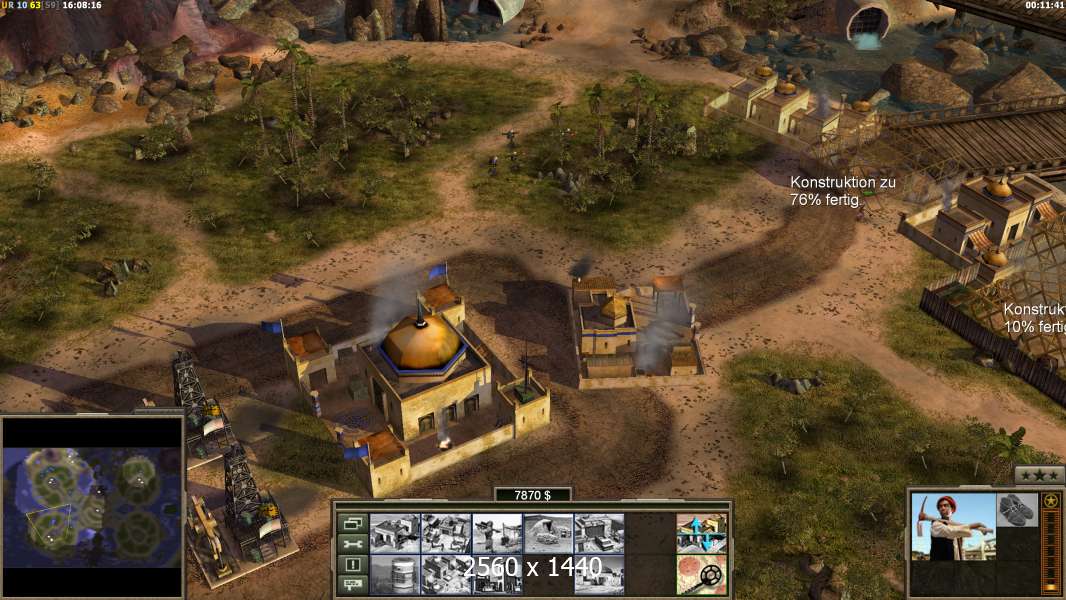Open the overlapping windows command button

click(351, 523)
